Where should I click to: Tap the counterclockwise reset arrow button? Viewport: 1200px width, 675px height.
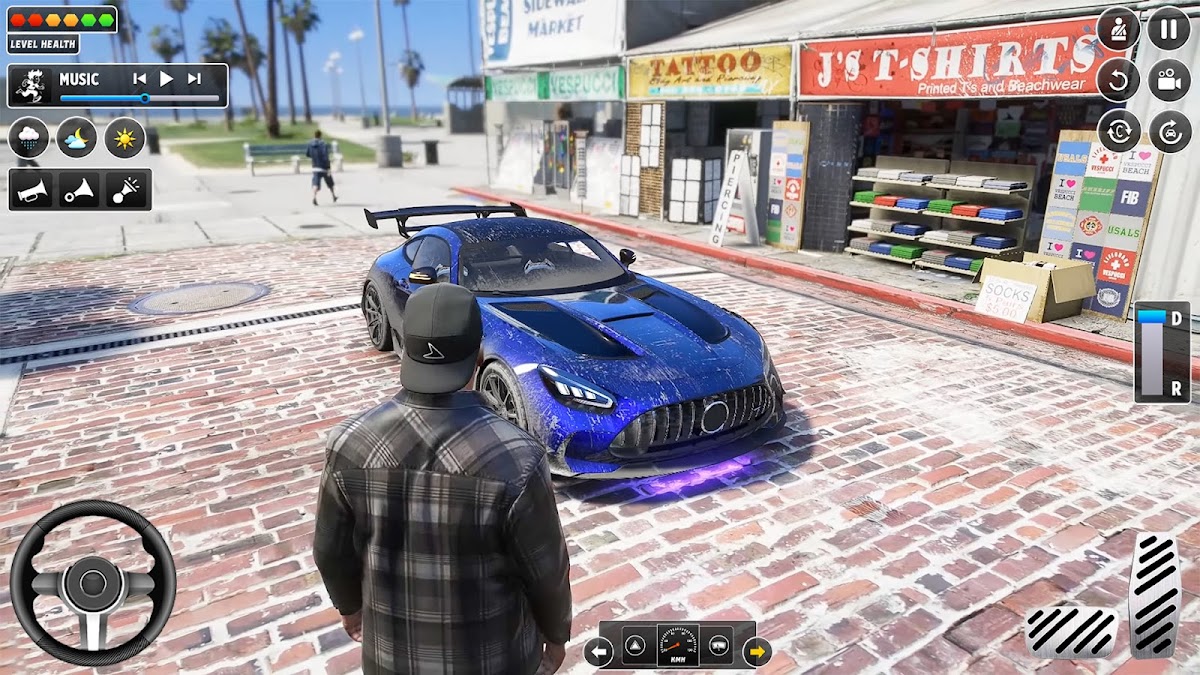tap(1118, 80)
